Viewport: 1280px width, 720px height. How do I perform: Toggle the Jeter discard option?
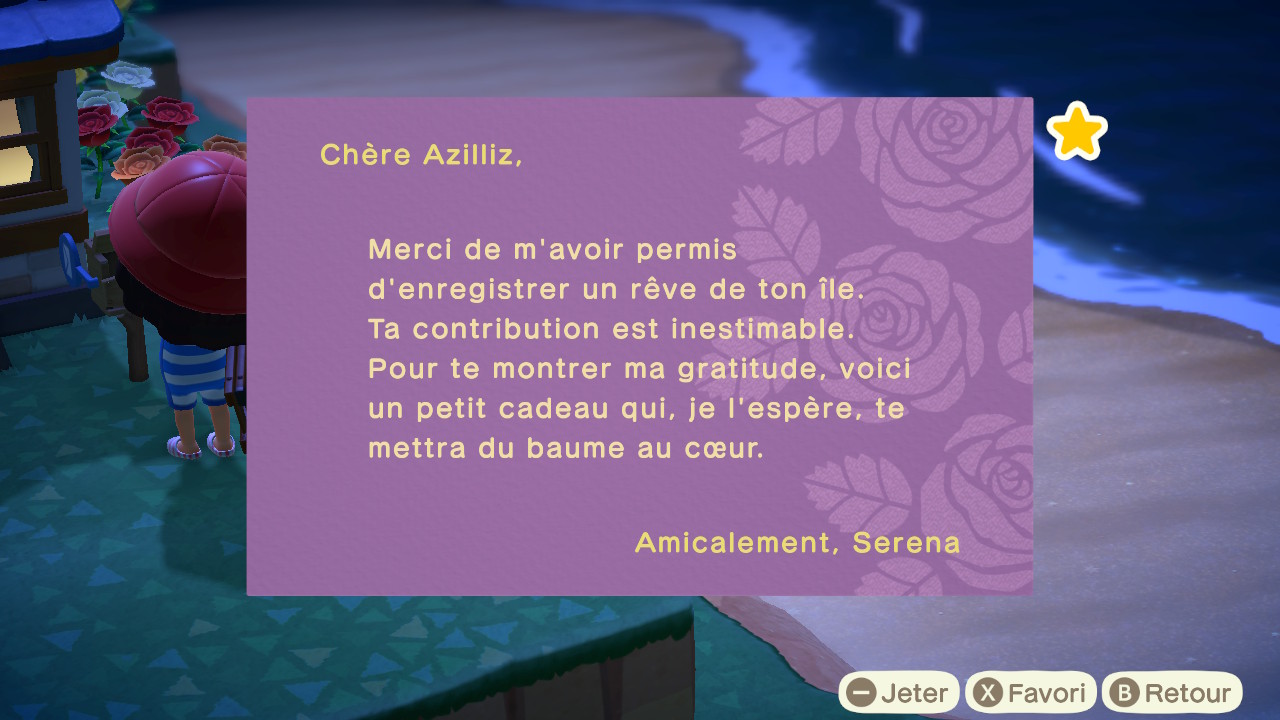point(900,691)
